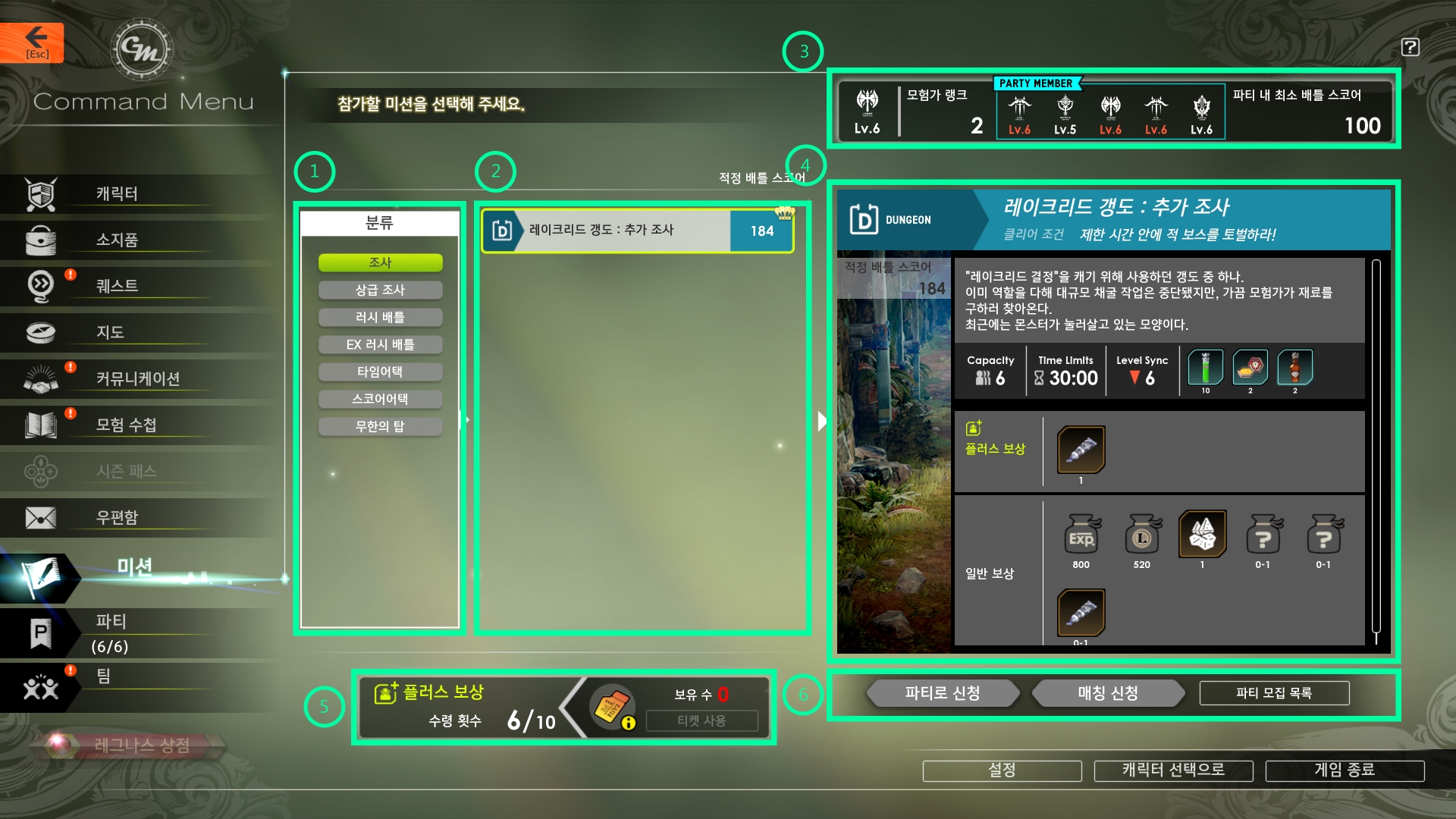Image resolution: width=1456 pixels, height=819 pixels.
Task: Click the 파티로 신청 button
Action: [943, 693]
